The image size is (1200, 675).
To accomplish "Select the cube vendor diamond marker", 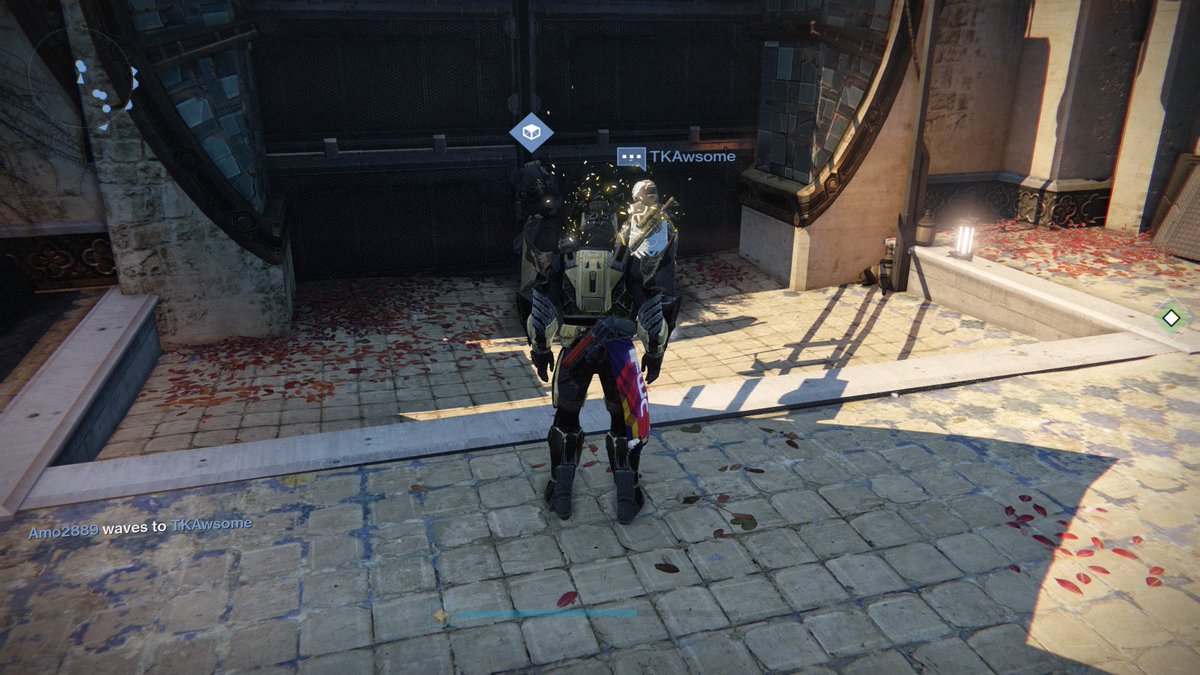I will click(531, 133).
